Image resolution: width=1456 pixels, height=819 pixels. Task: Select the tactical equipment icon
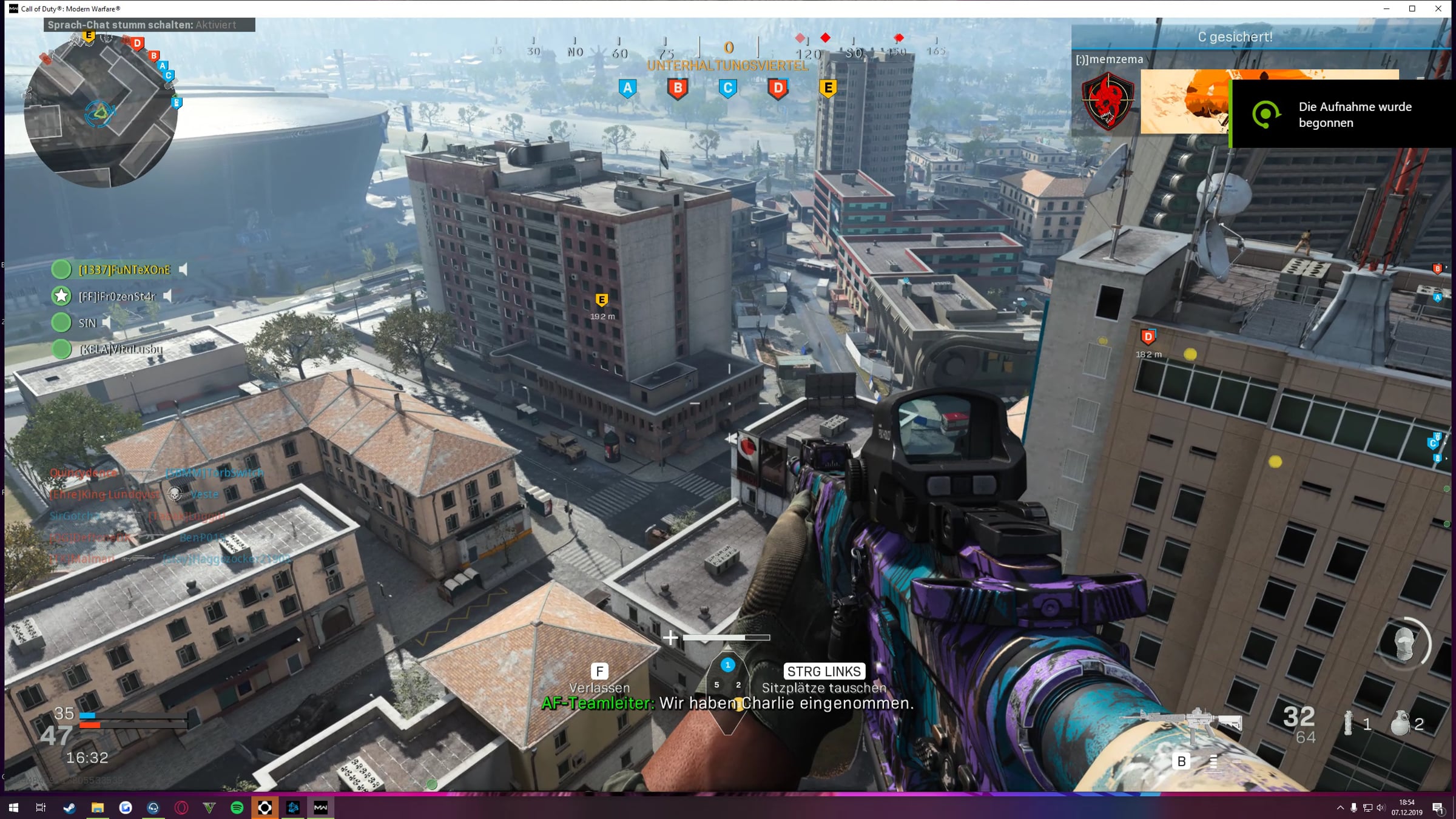point(1348,723)
